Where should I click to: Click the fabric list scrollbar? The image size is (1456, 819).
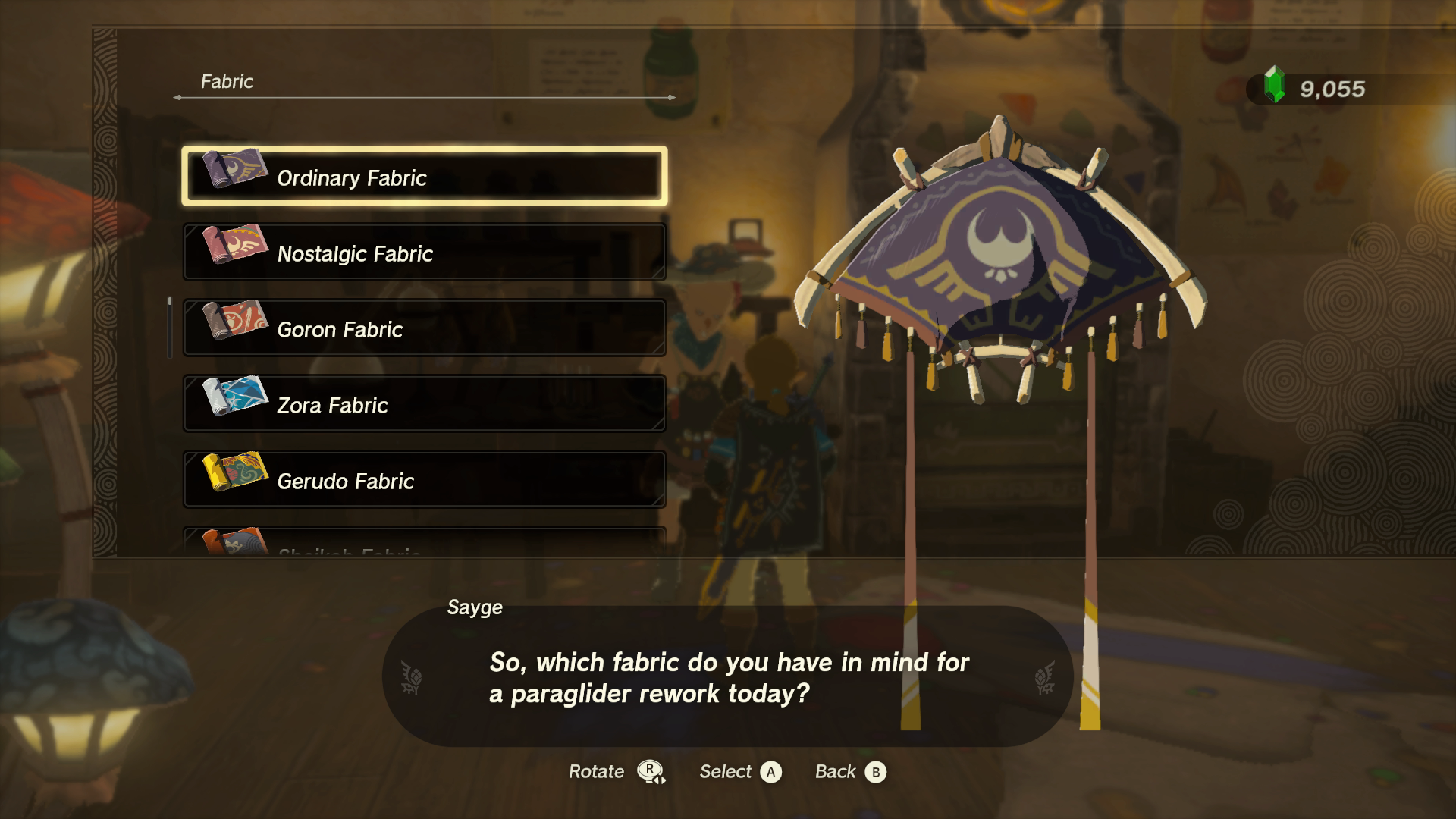coord(170,328)
